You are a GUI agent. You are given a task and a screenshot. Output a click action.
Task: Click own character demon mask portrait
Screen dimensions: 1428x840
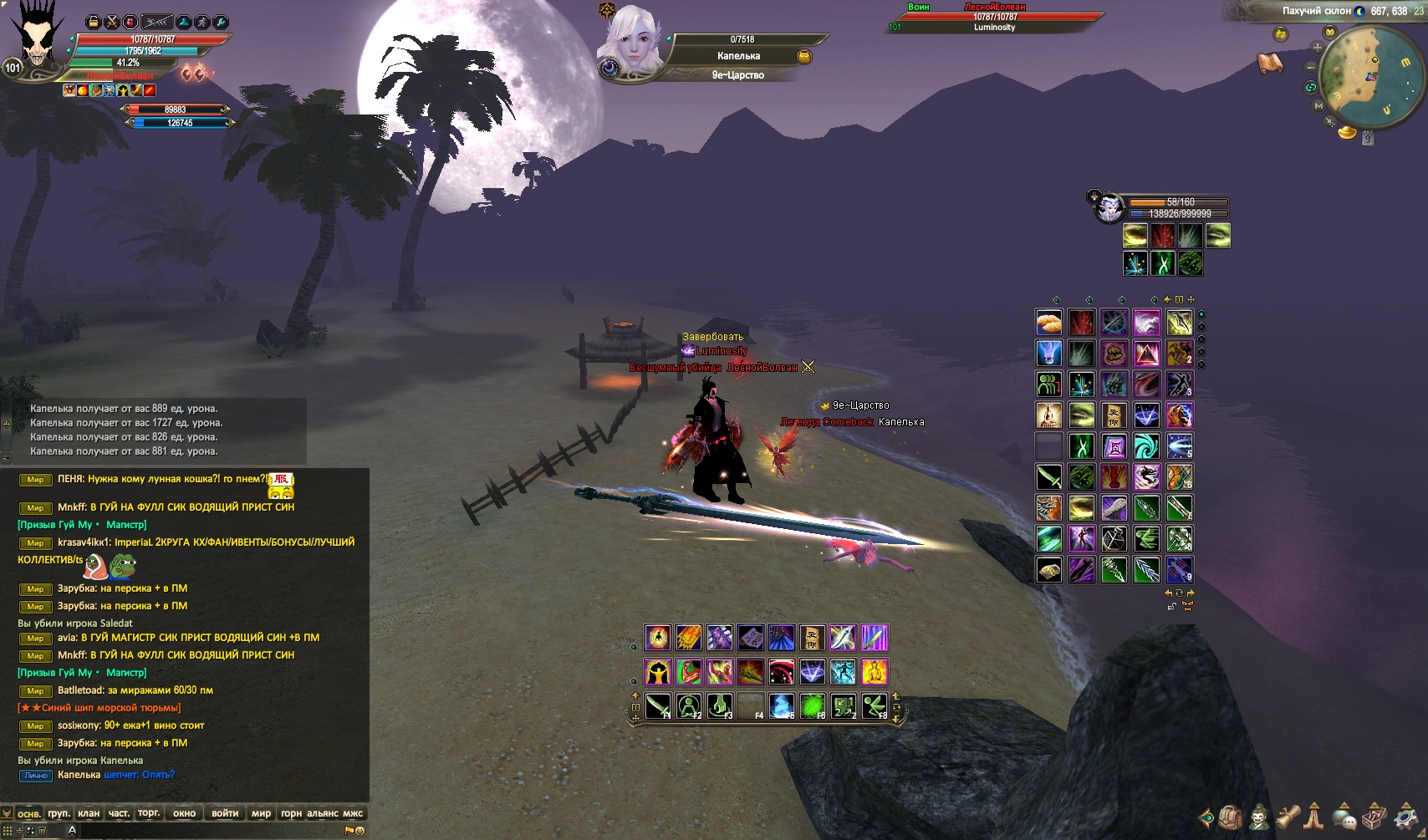[37, 40]
